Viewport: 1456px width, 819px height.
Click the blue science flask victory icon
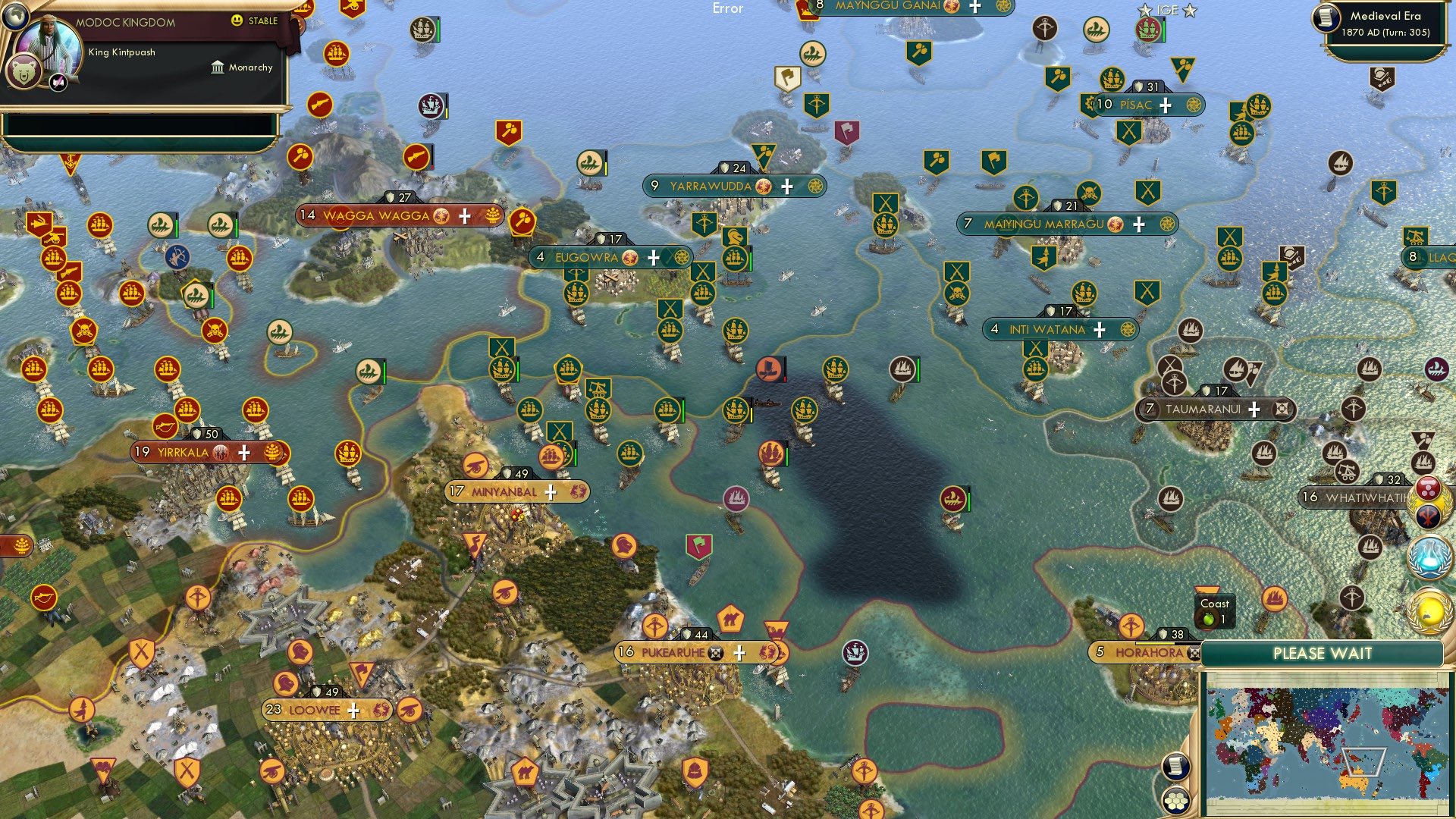pyautogui.click(x=1430, y=556)
